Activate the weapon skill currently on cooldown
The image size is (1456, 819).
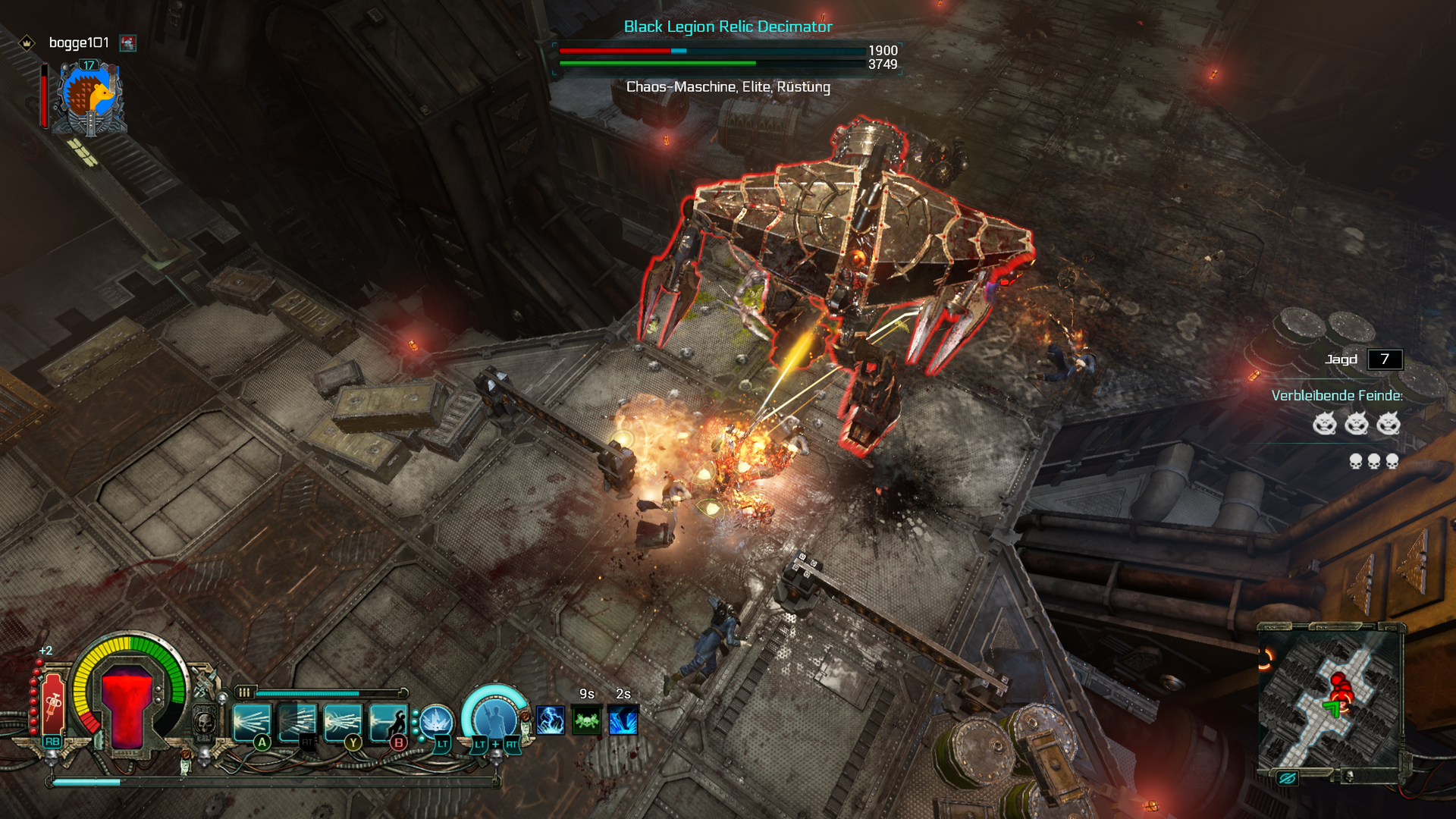297,721
